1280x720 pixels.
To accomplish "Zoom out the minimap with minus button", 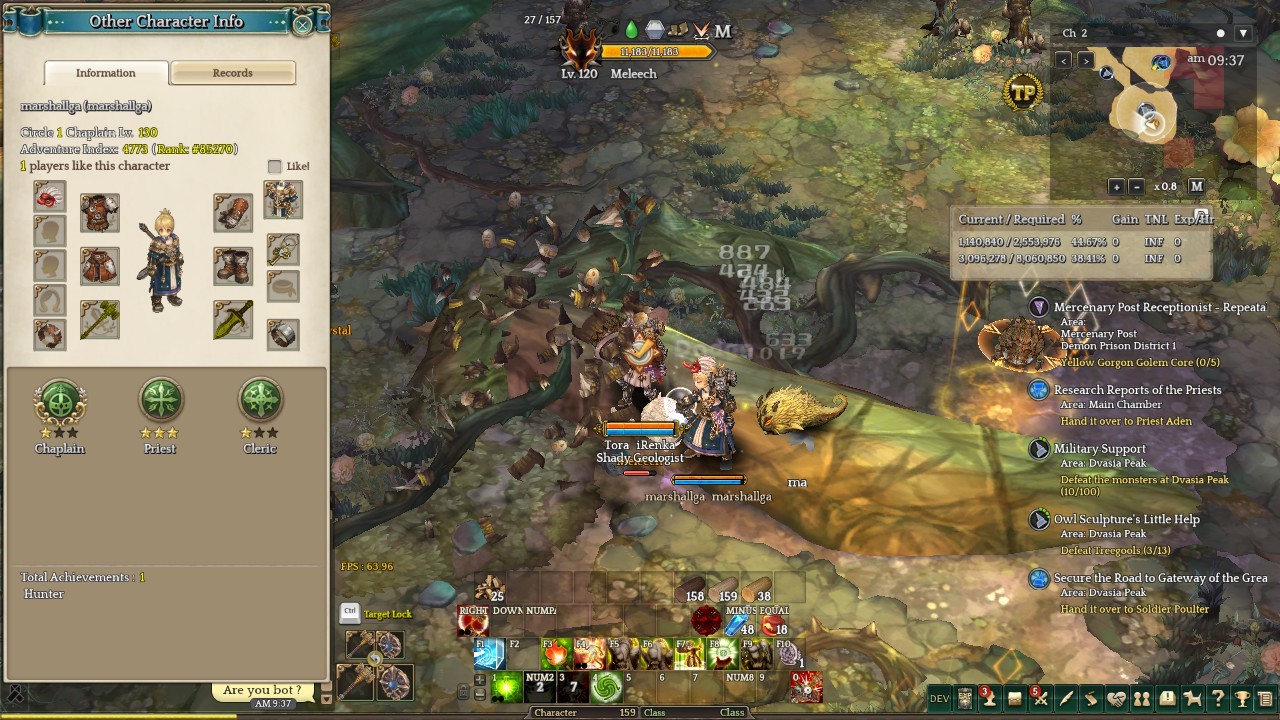I will 1136,187.
